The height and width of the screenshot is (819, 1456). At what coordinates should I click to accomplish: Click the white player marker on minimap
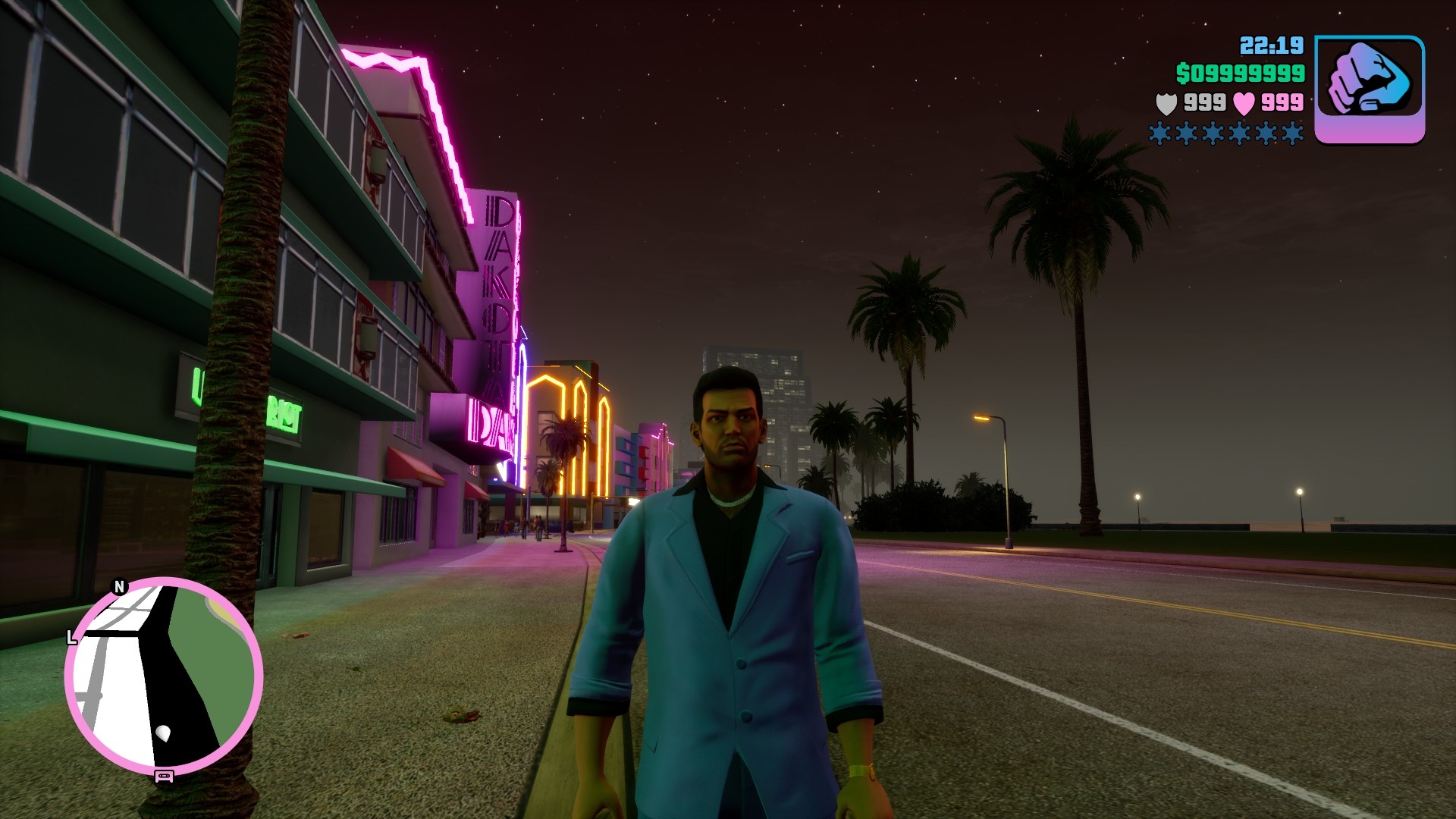click(163, 733)
